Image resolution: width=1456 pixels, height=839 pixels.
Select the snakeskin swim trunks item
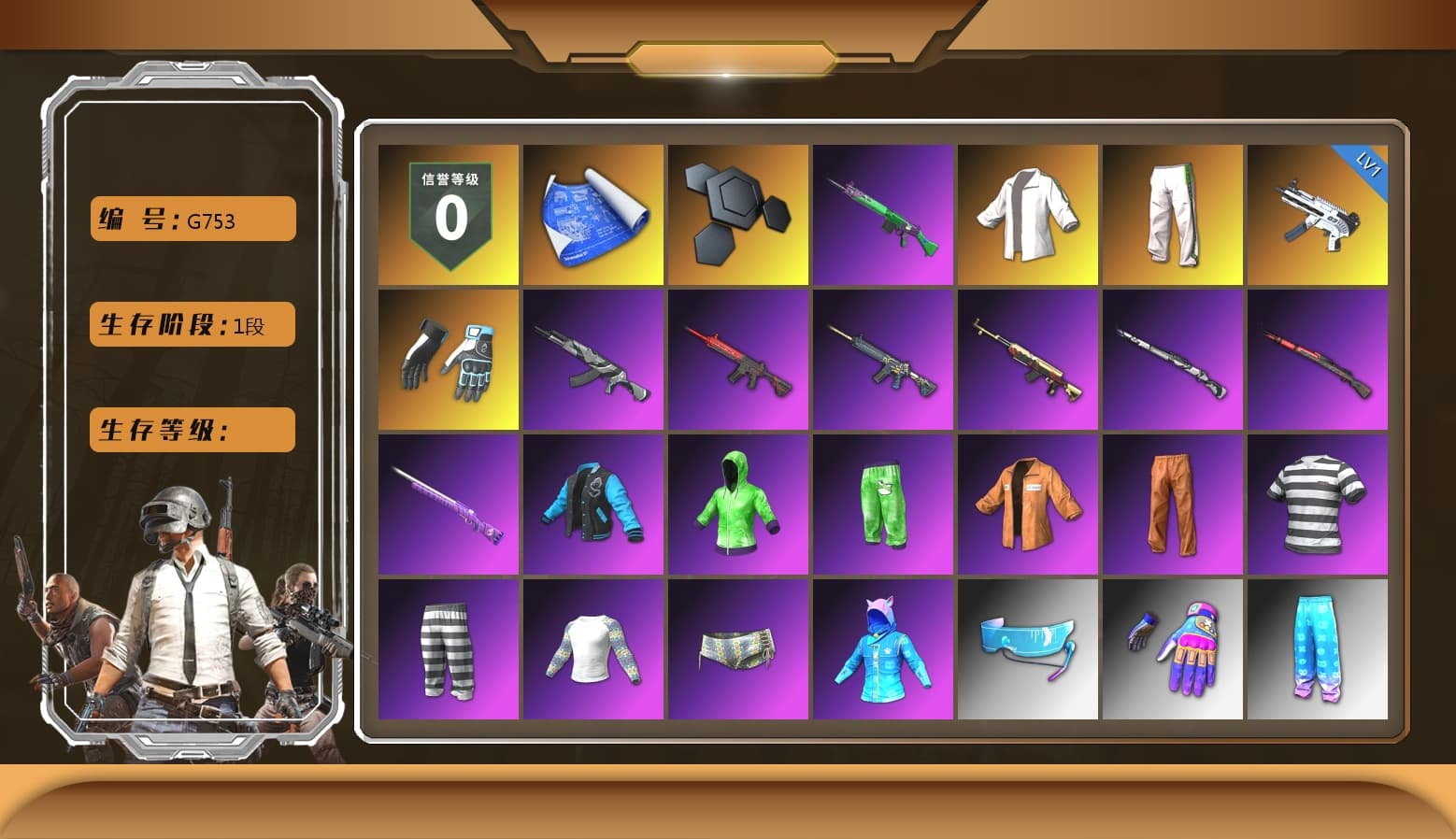(738, 649)
